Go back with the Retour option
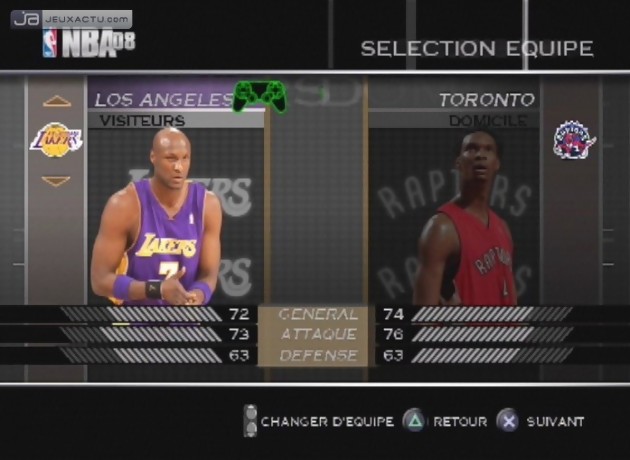630x460 pixels. [x=445, y=422]
